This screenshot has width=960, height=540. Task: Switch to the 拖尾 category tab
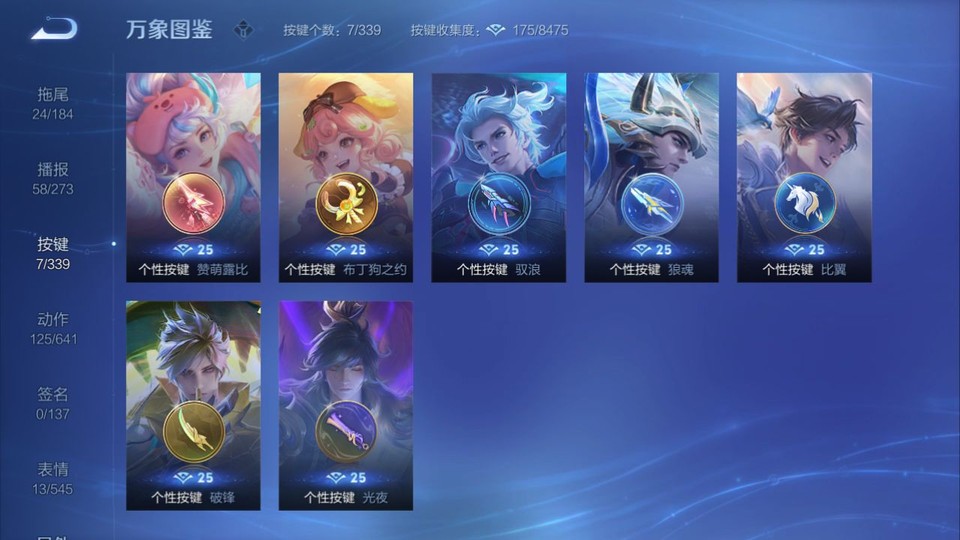(54, 103)
